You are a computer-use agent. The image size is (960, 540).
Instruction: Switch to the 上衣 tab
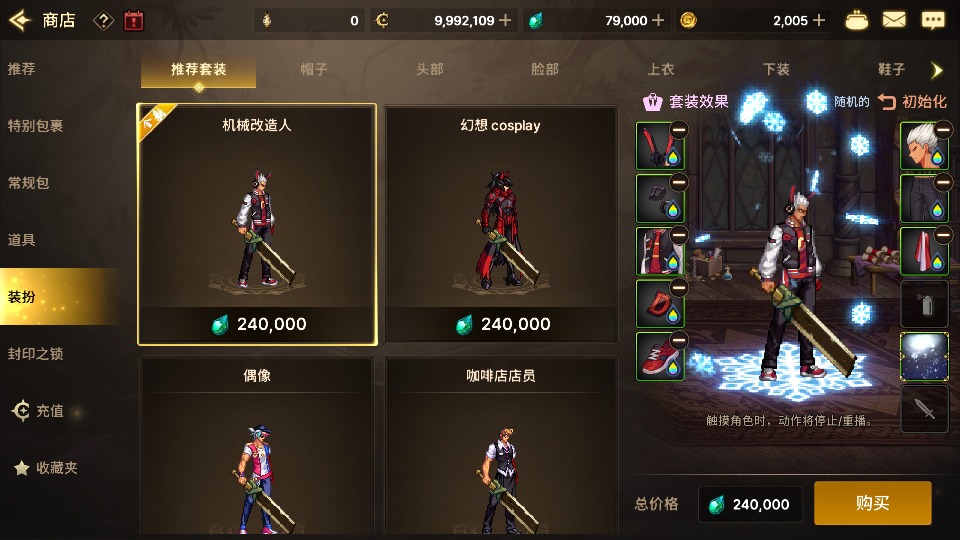pyautogui.click(x=660, y=70)
